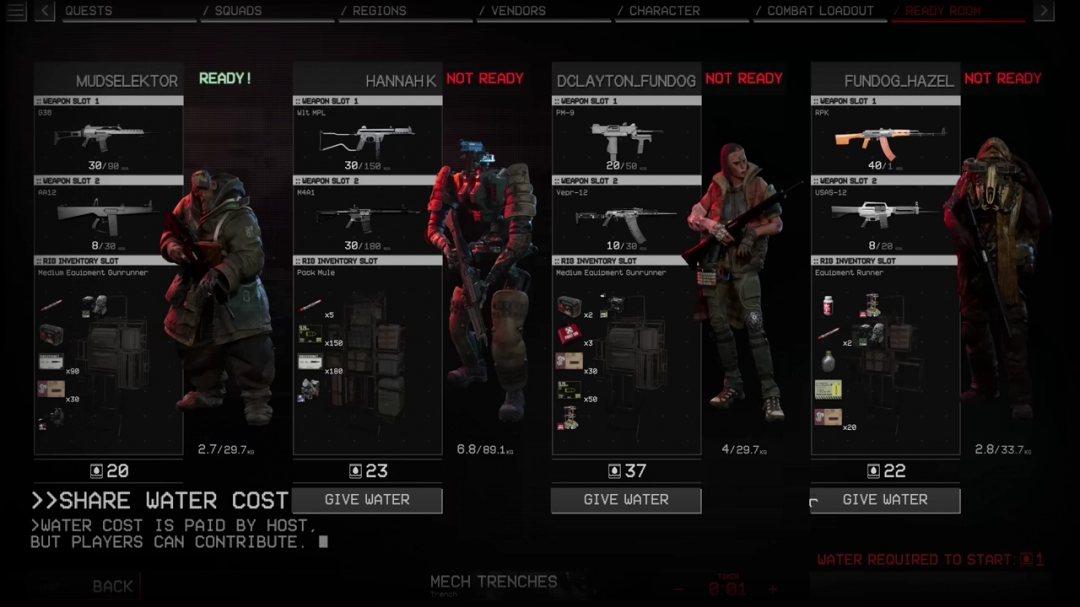Click the left arrow beside Quests
The height and width of the screenshot is (607, 1080).
[45, 11]
